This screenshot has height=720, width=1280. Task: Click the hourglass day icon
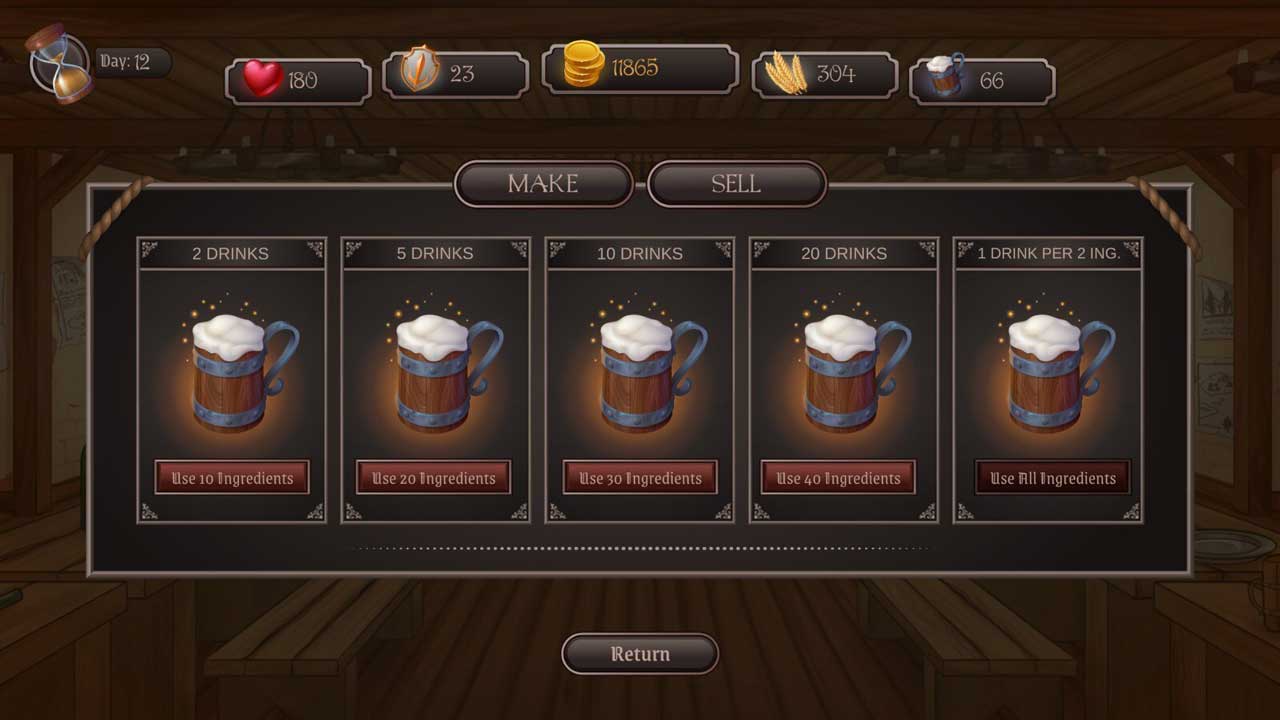60,65
